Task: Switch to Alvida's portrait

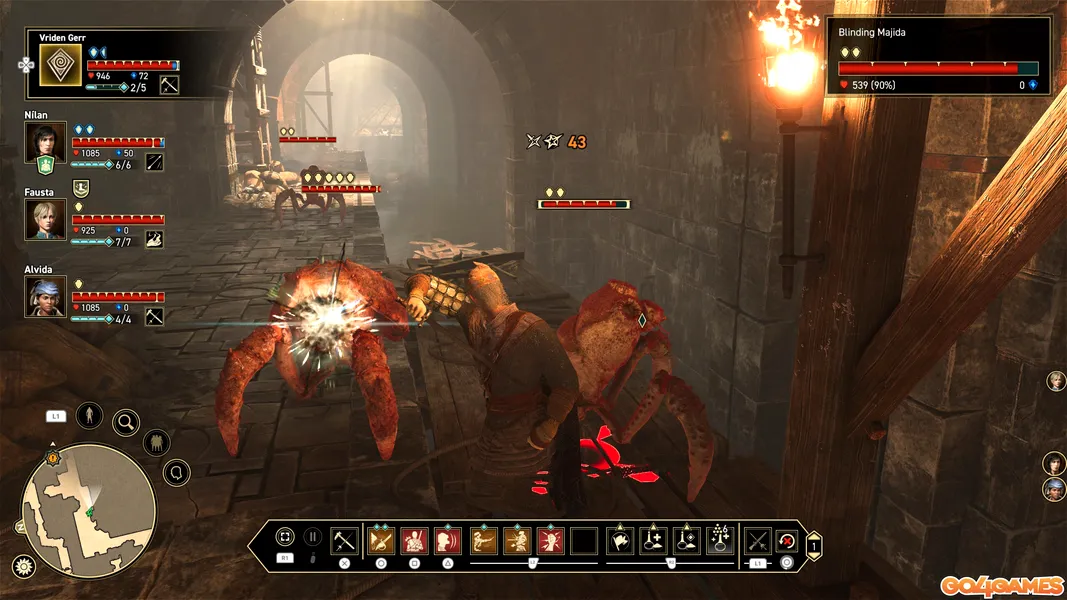Action: pos(45,296)
